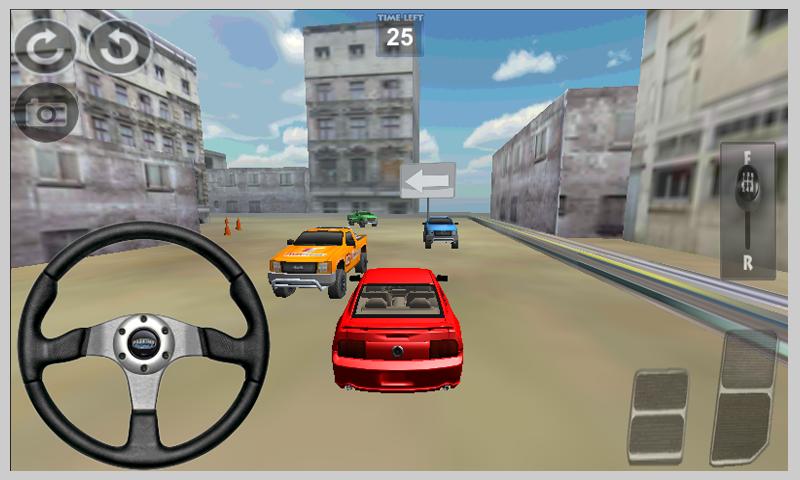Switch camera view with the camera icon
Image resolution: width=800 pixels, height=480 pixels.
point(44,112)
